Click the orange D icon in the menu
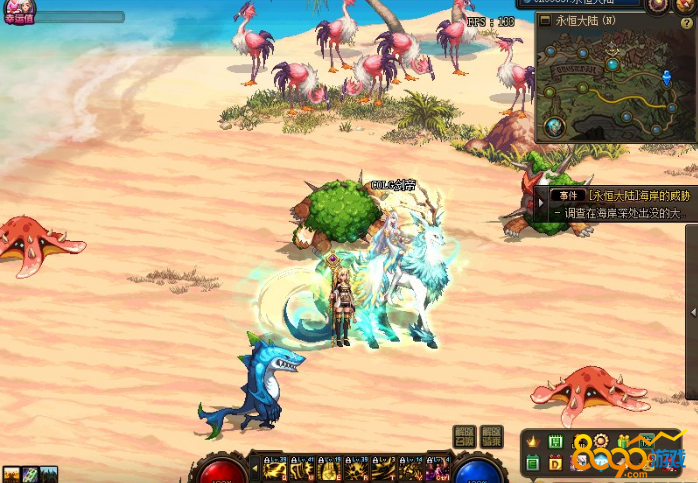The height and width of the screenshot is (483, 698). [x=555, y=462]
